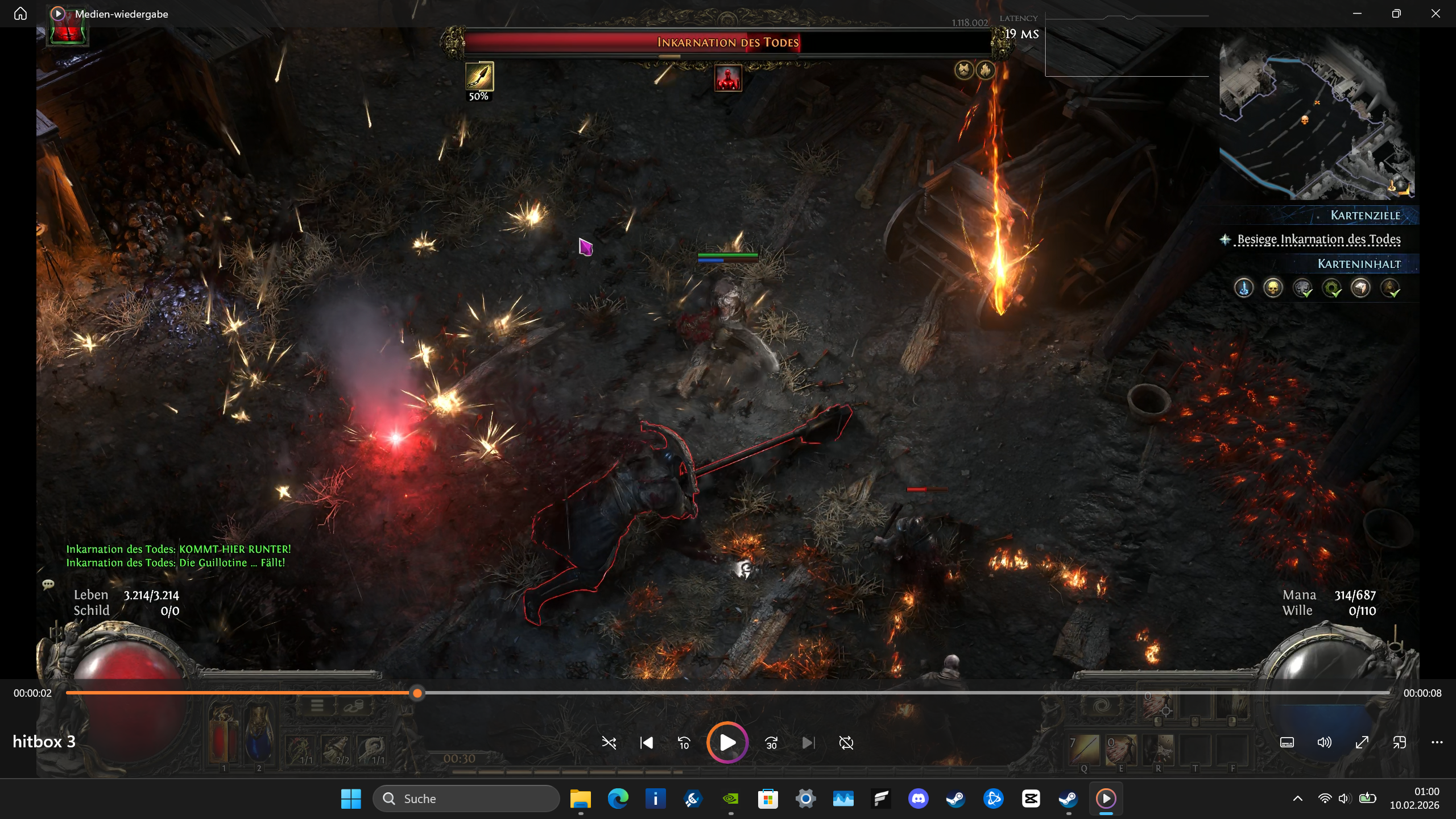
Task: Click the boss armour modifier icon
Action: 964,70
